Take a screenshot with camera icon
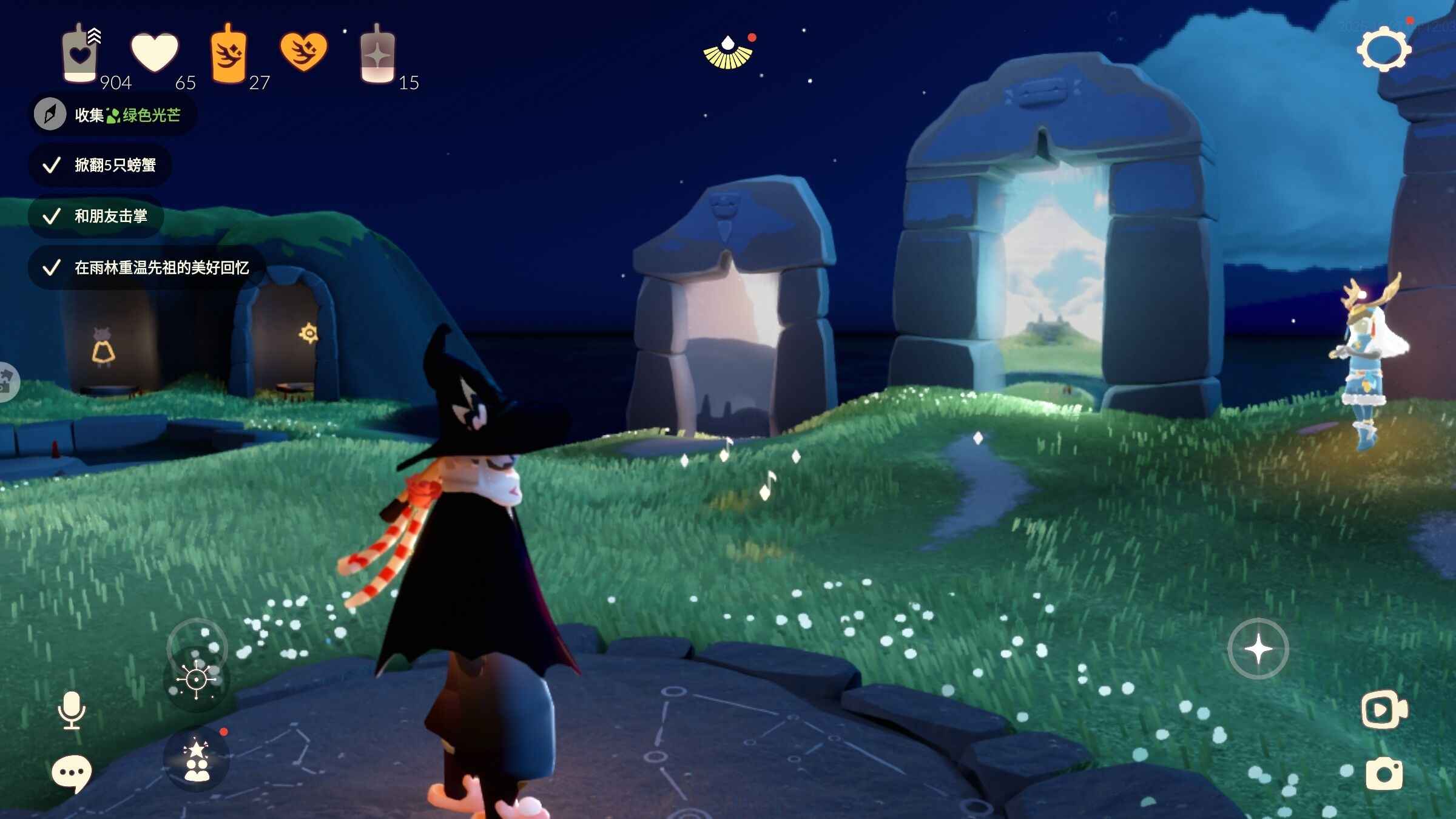This screenshot has height=819, width=1456. (x=1384, y=774)
